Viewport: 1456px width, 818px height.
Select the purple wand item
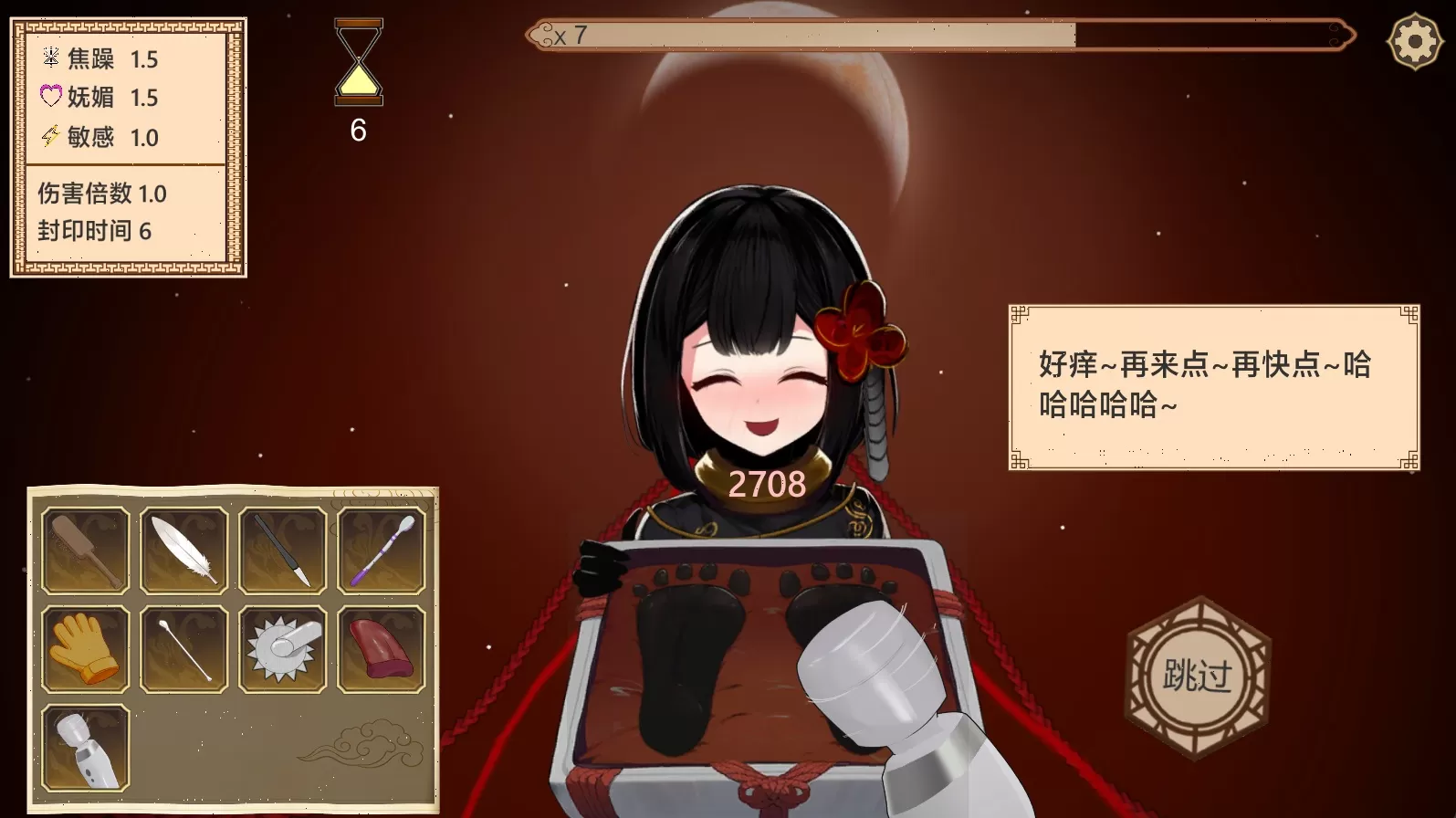(x=381, y=549)
